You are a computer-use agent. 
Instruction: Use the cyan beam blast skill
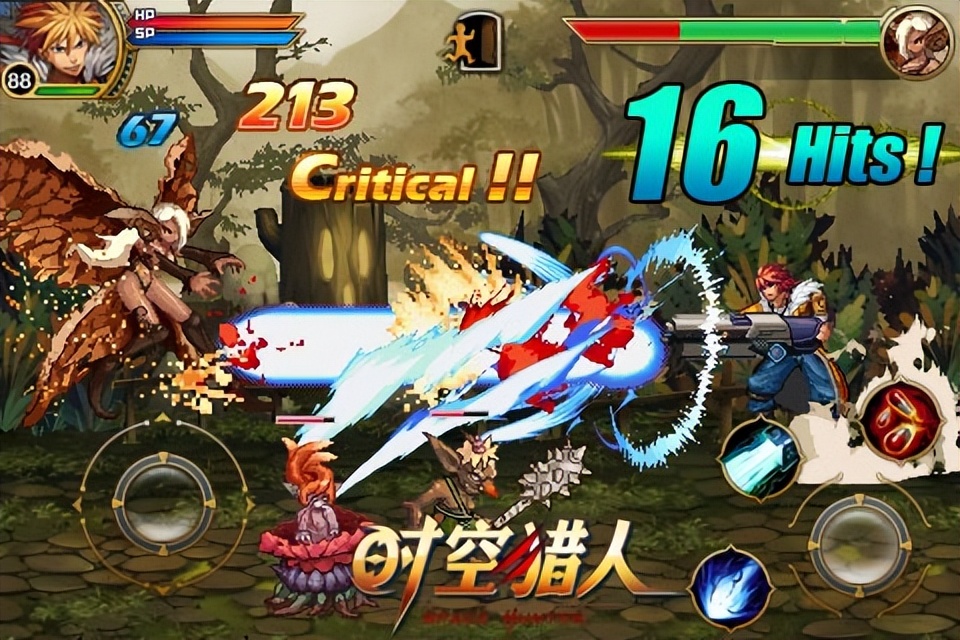(x=758, y=455)
